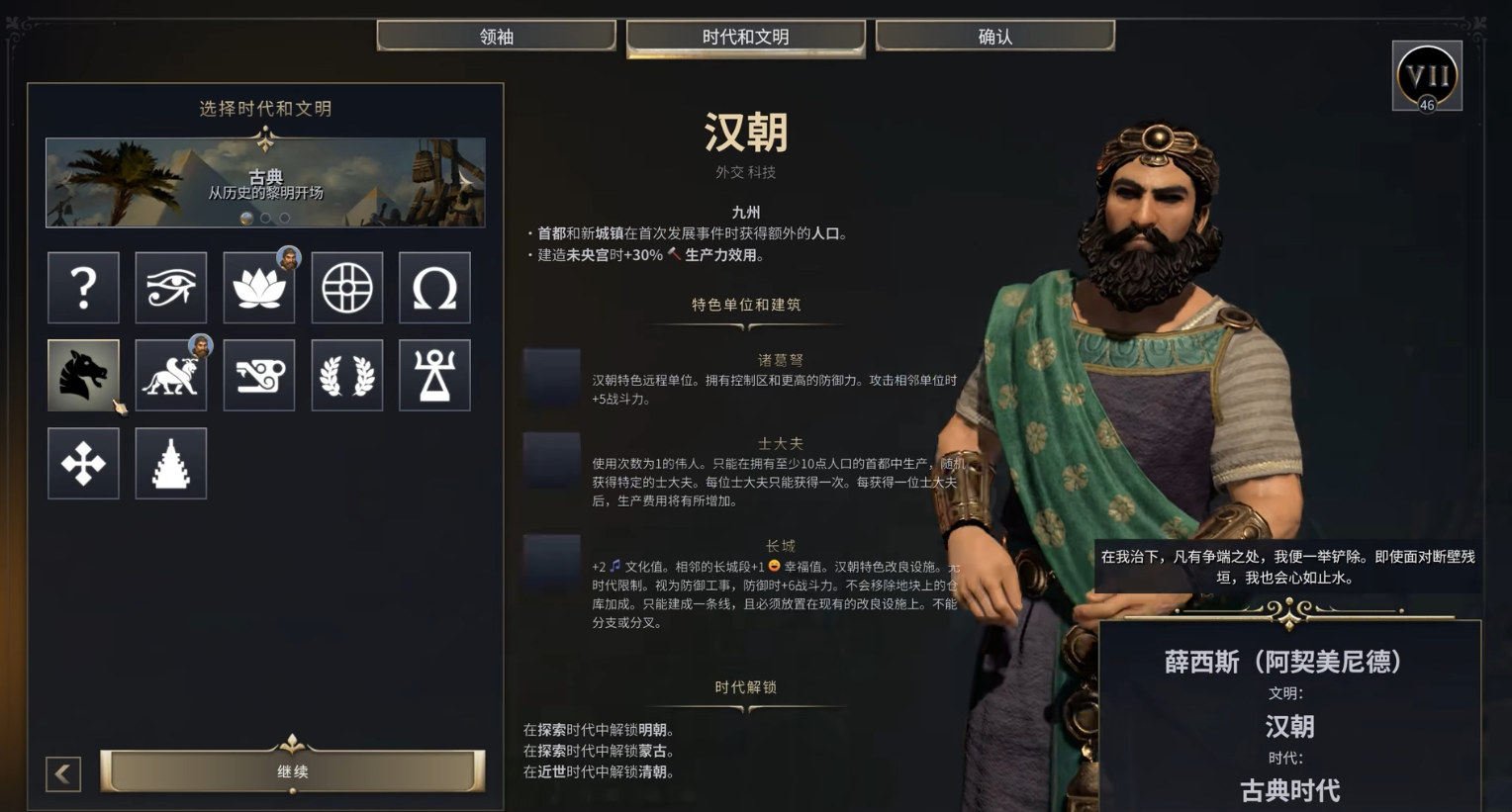Select the question mark random civilization icon

(x=83, y=288)
